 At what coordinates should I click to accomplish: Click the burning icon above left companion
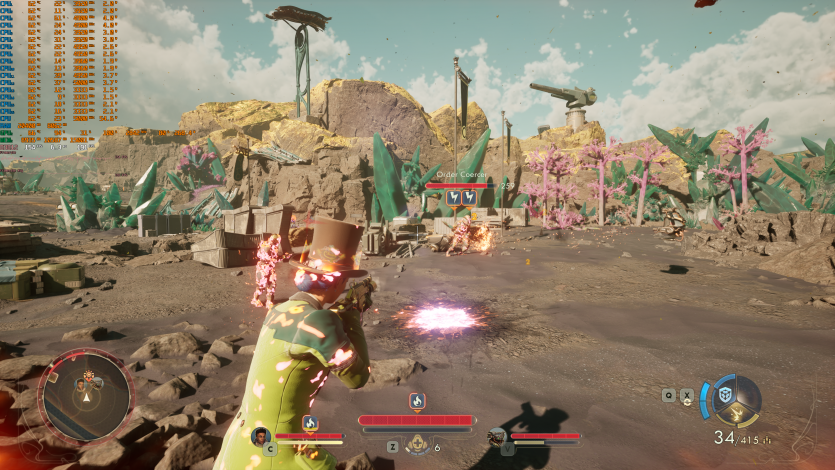(x=310, y=423)
